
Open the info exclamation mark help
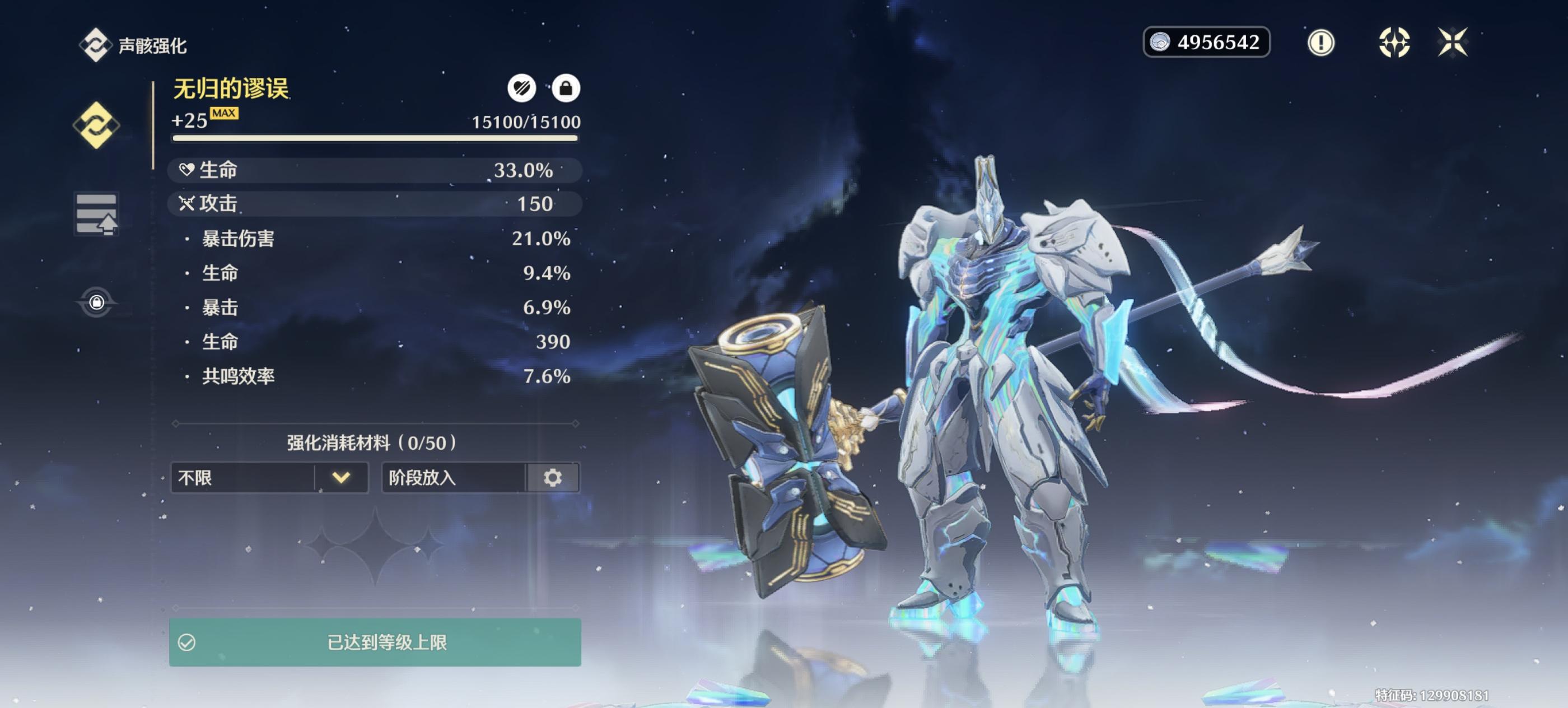click(x=1320, y=43)
